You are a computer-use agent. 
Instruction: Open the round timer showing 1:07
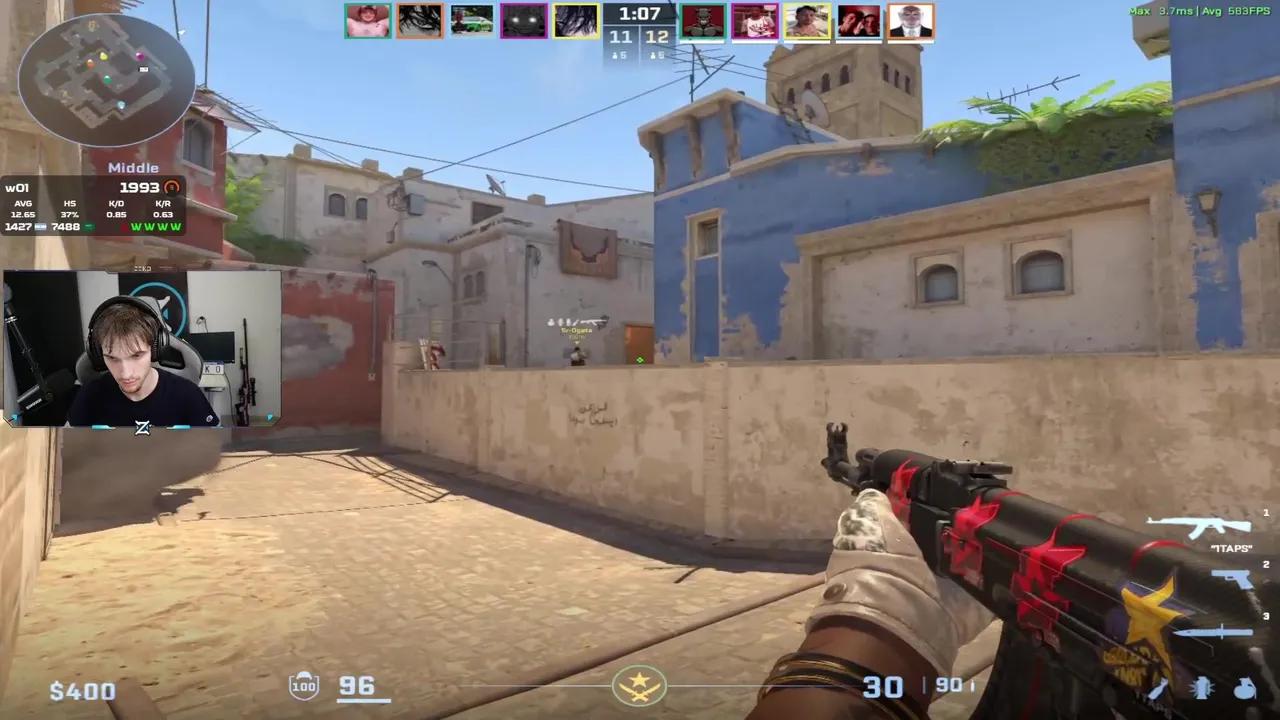[640, 14]
